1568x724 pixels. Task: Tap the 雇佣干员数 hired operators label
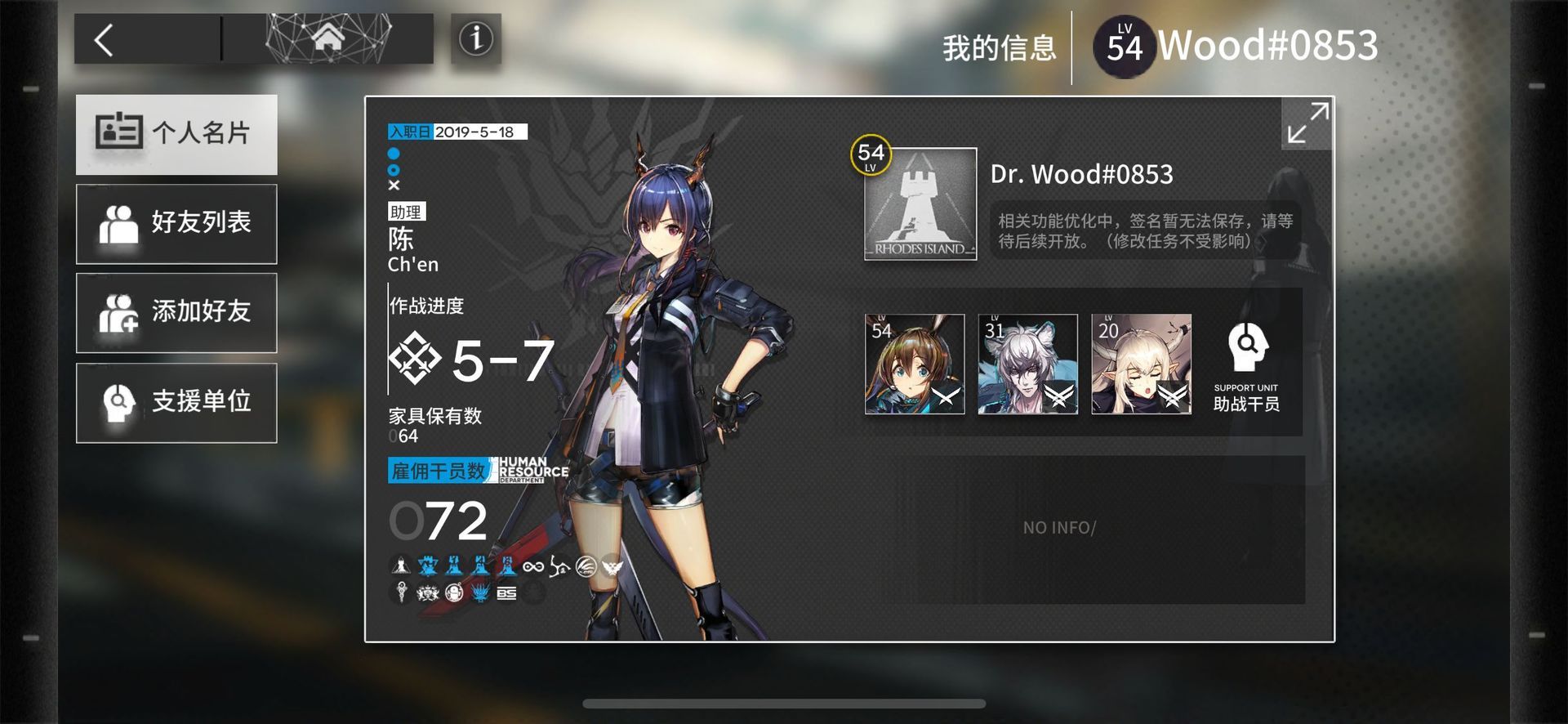click(439, 471)
